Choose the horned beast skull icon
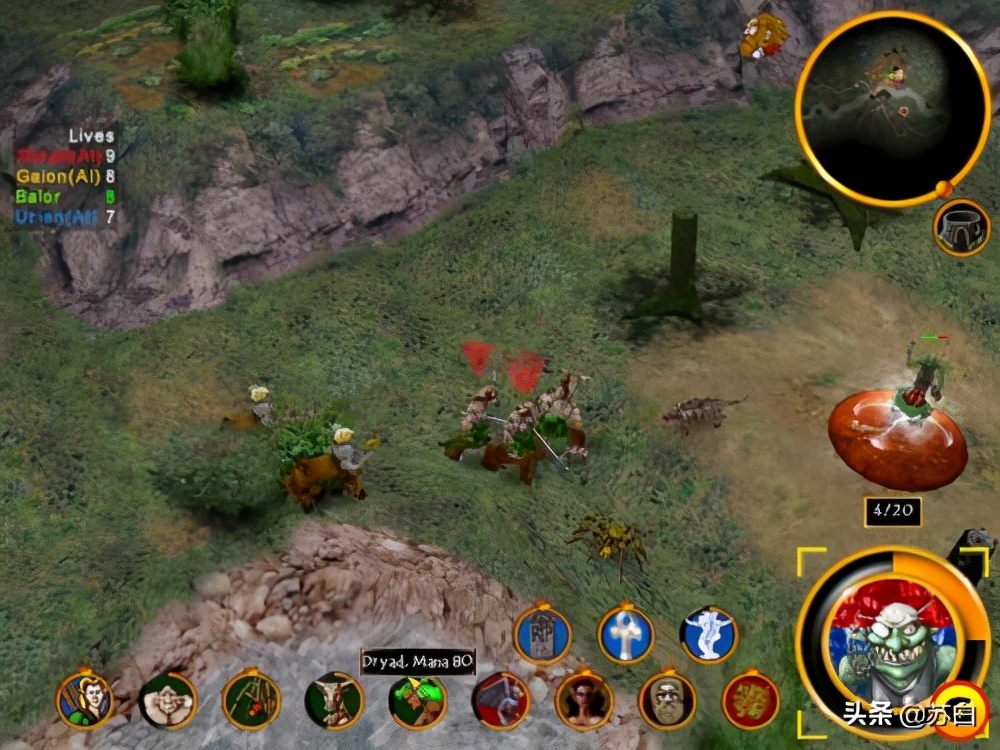Viewport: 1000px width, 750px height. point(334,700)
